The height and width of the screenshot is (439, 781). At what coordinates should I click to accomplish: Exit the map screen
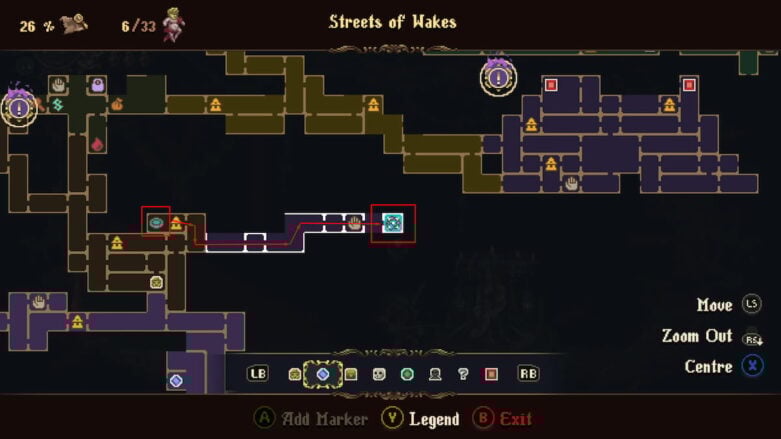[x=505, y=419]
